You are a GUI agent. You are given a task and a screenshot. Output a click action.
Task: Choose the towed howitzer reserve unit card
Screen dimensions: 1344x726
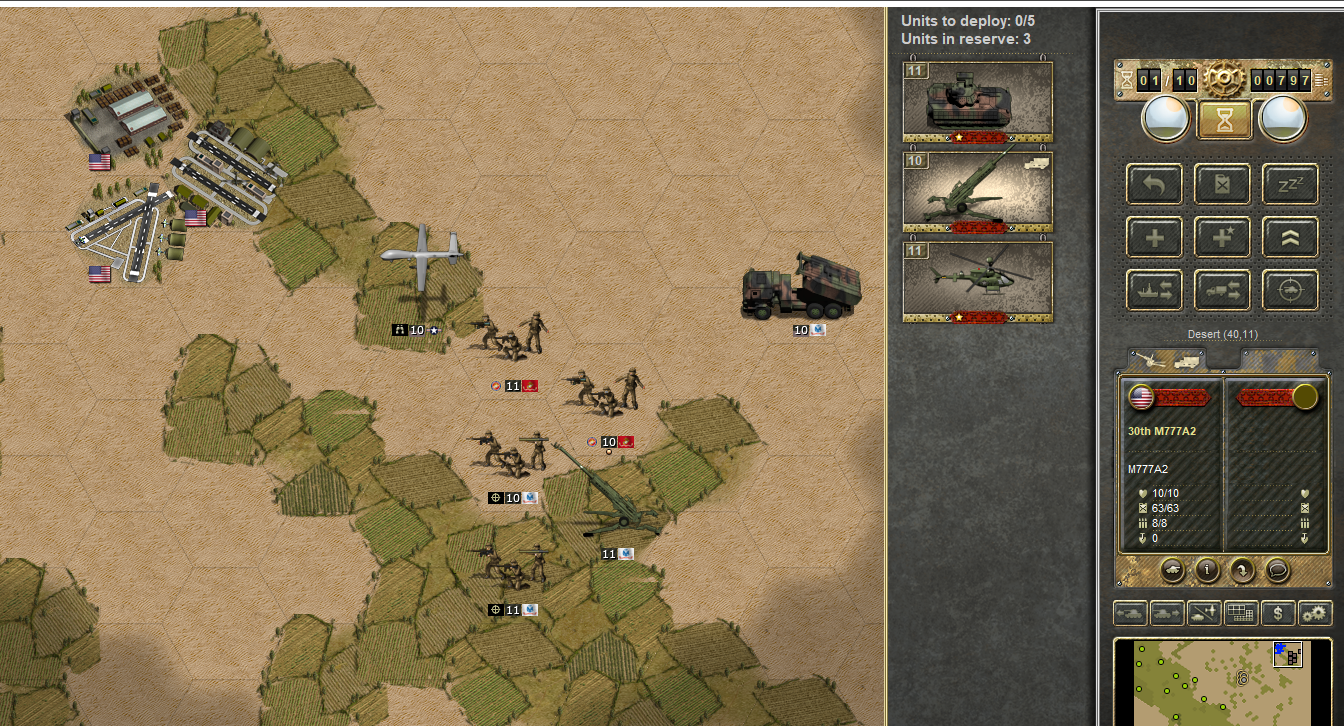(978, 192)
